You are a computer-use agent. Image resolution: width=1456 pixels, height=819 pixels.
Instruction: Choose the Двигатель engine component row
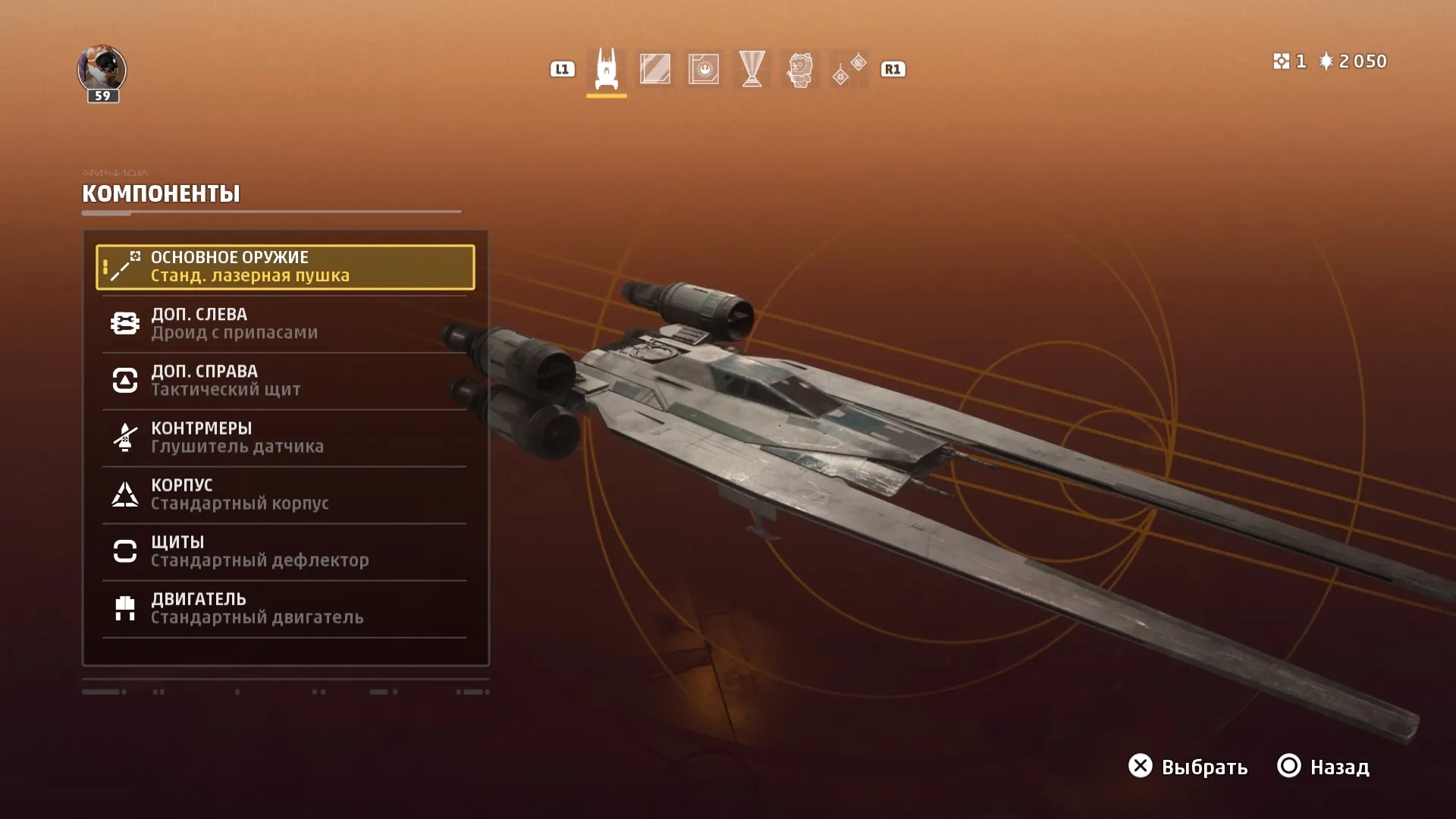coord(285,608)
